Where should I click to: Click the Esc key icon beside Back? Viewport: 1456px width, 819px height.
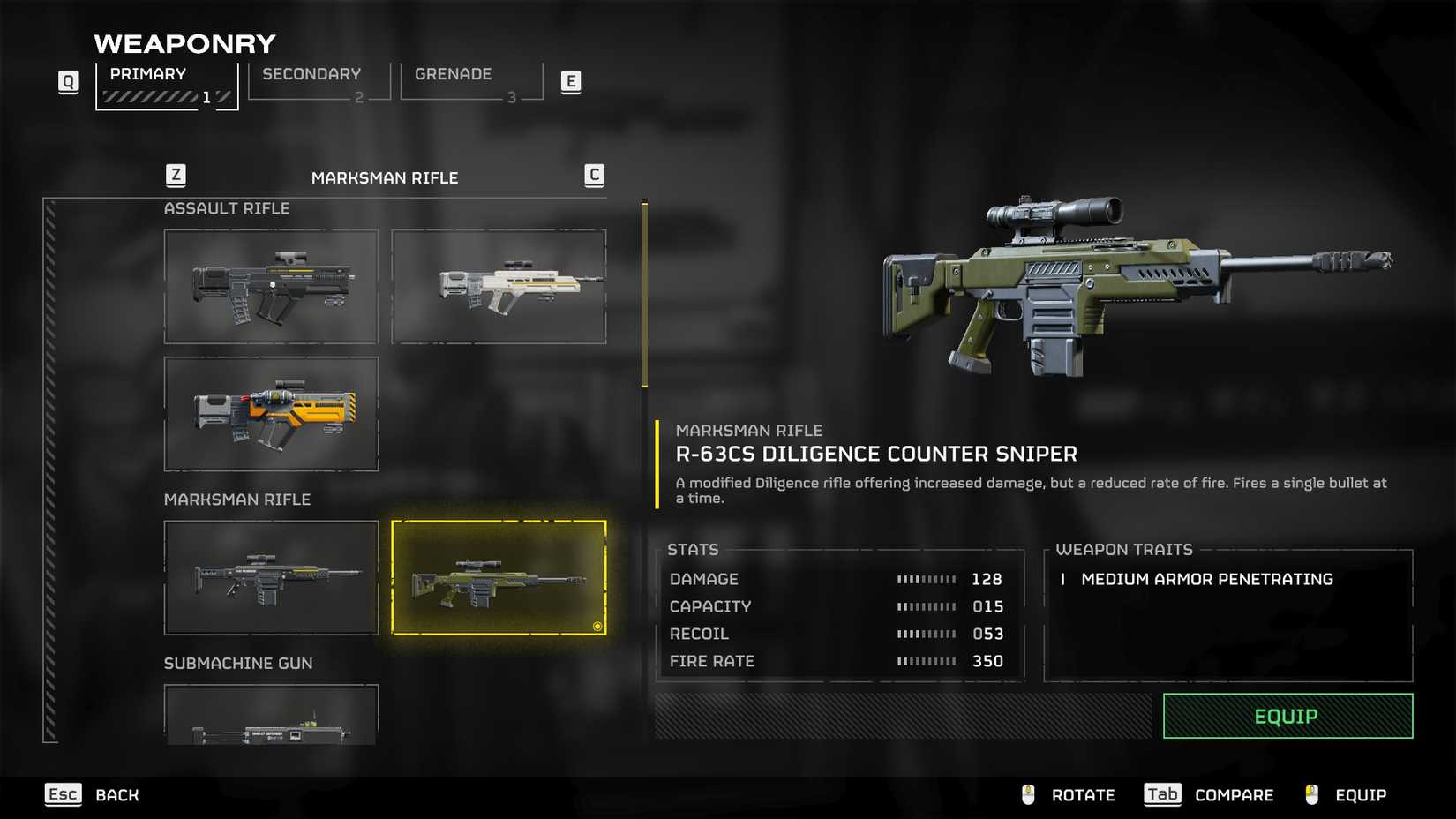pos(63,794)
